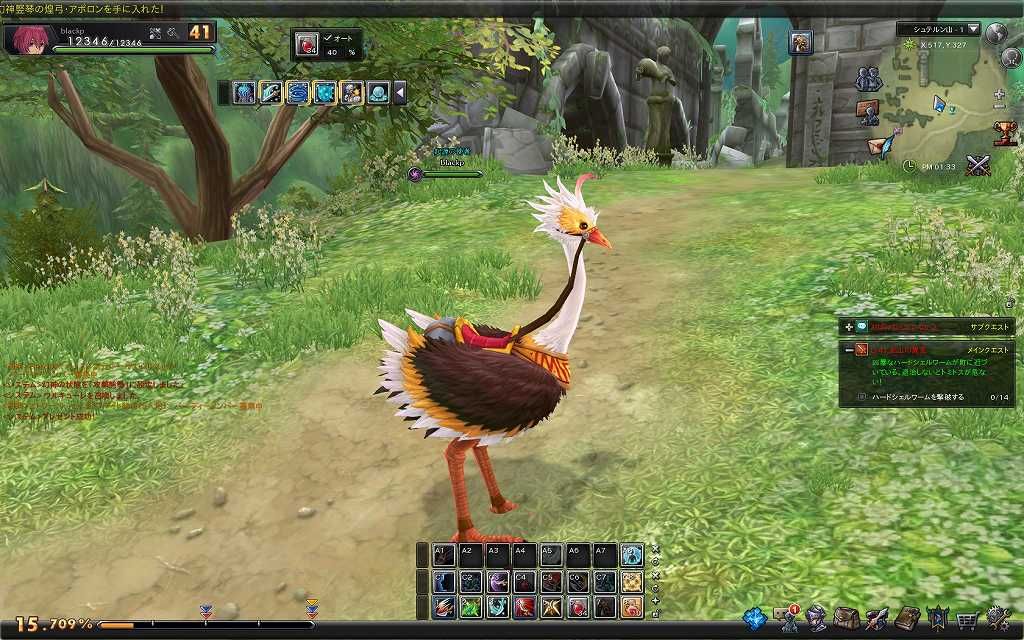1024x640 pixels.
Task: Collapse the buff icon bar with the arrow
Action: click(400, 93)
